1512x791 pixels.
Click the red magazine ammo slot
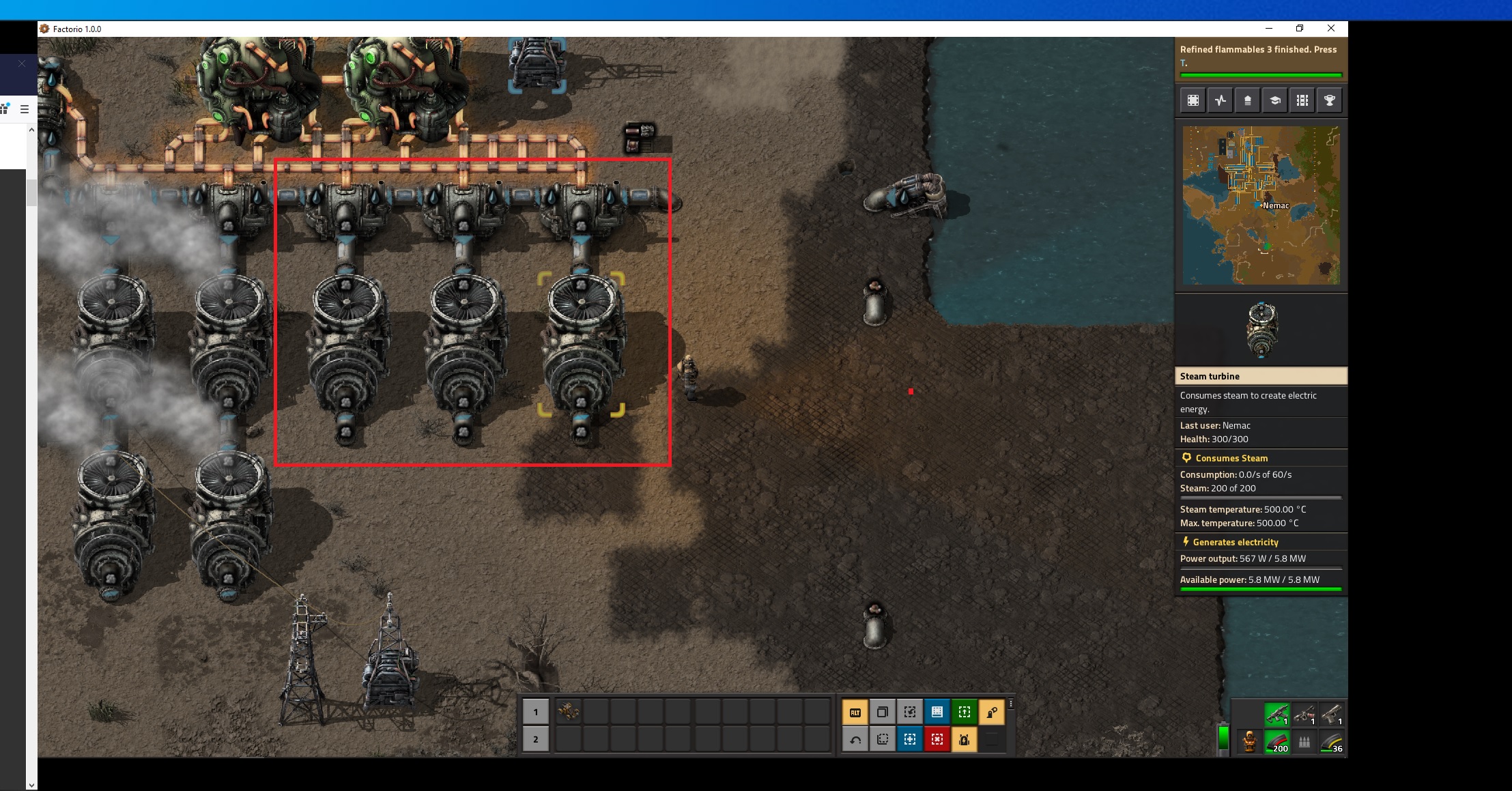(1277, 742)
